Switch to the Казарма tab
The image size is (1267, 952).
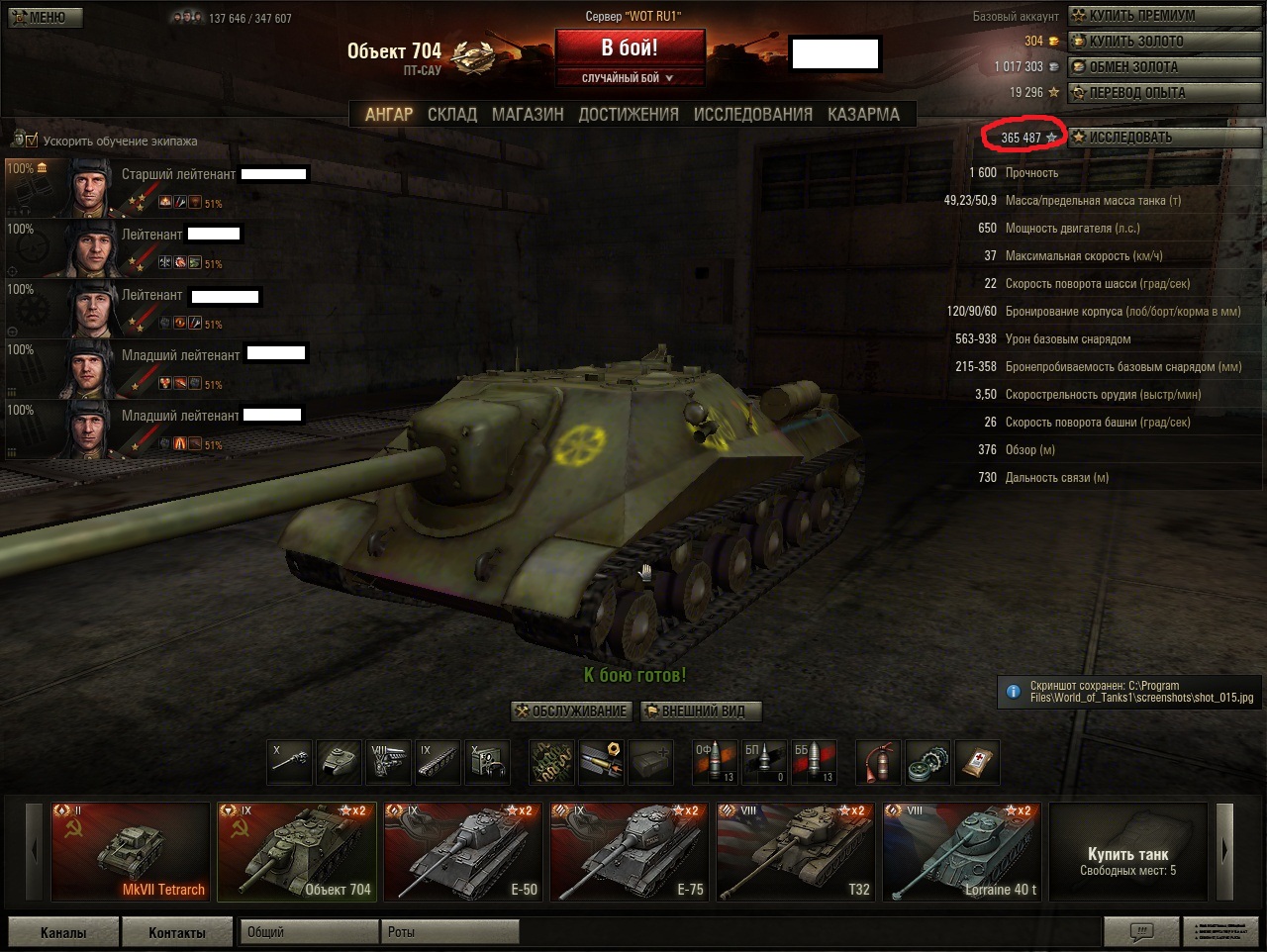coord(863,115)
